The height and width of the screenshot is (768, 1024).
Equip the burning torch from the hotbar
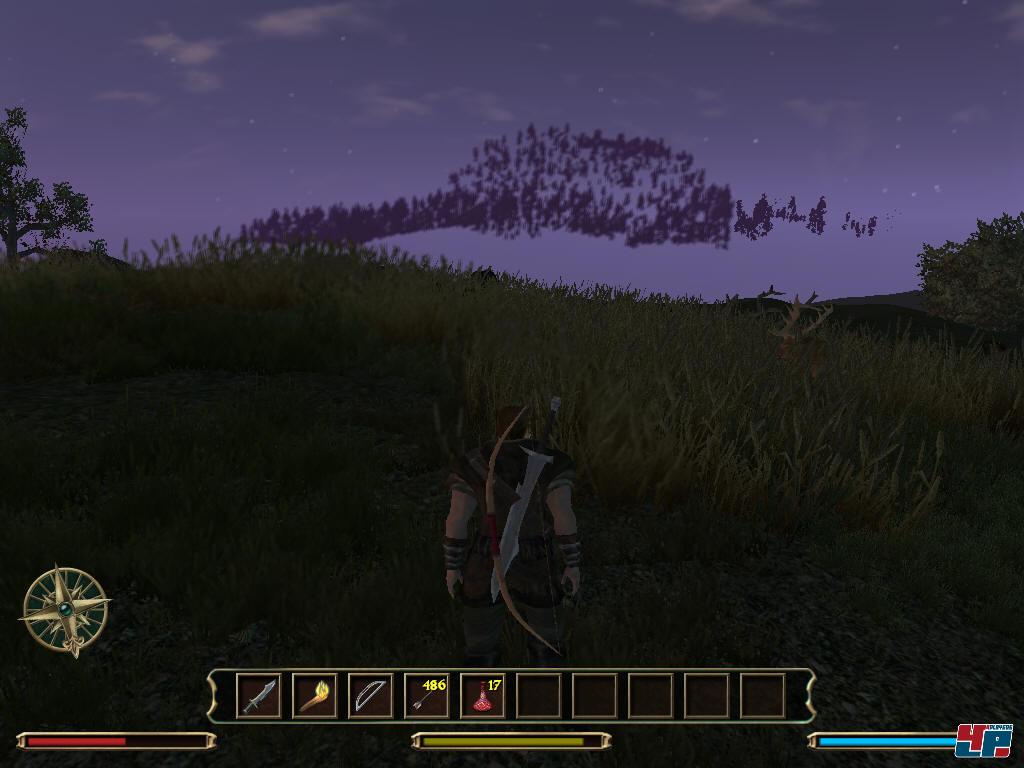tap(314, 696)
